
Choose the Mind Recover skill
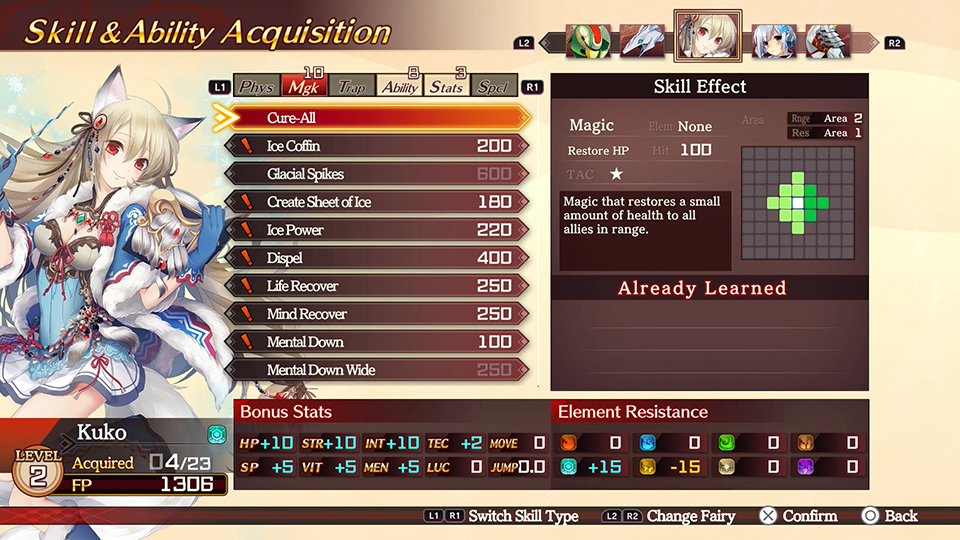coord(375,314)
